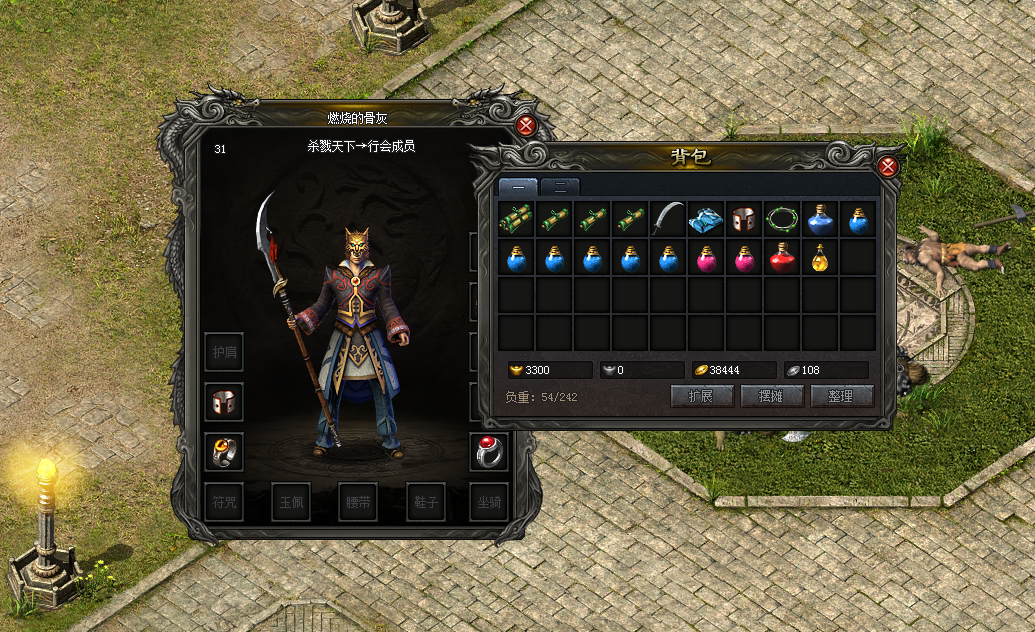Choose the green beaded necklace item
This screenshot has height=632, width=1035.
point(782,219)
